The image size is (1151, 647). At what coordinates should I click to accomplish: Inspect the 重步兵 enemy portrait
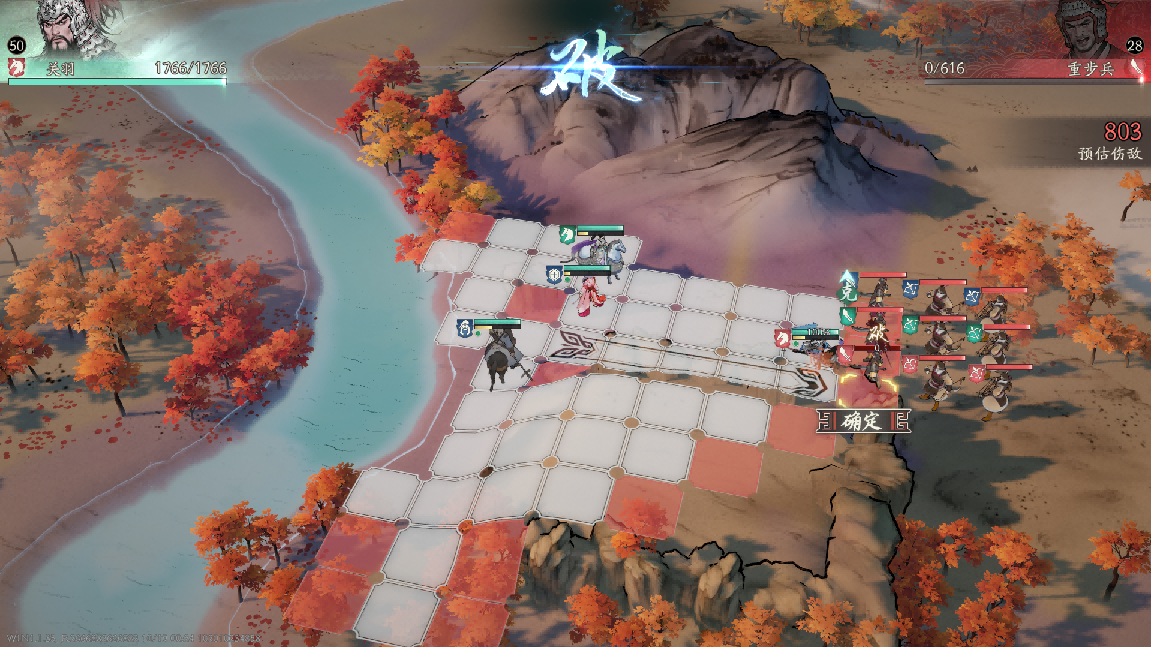click(1090, 32)
